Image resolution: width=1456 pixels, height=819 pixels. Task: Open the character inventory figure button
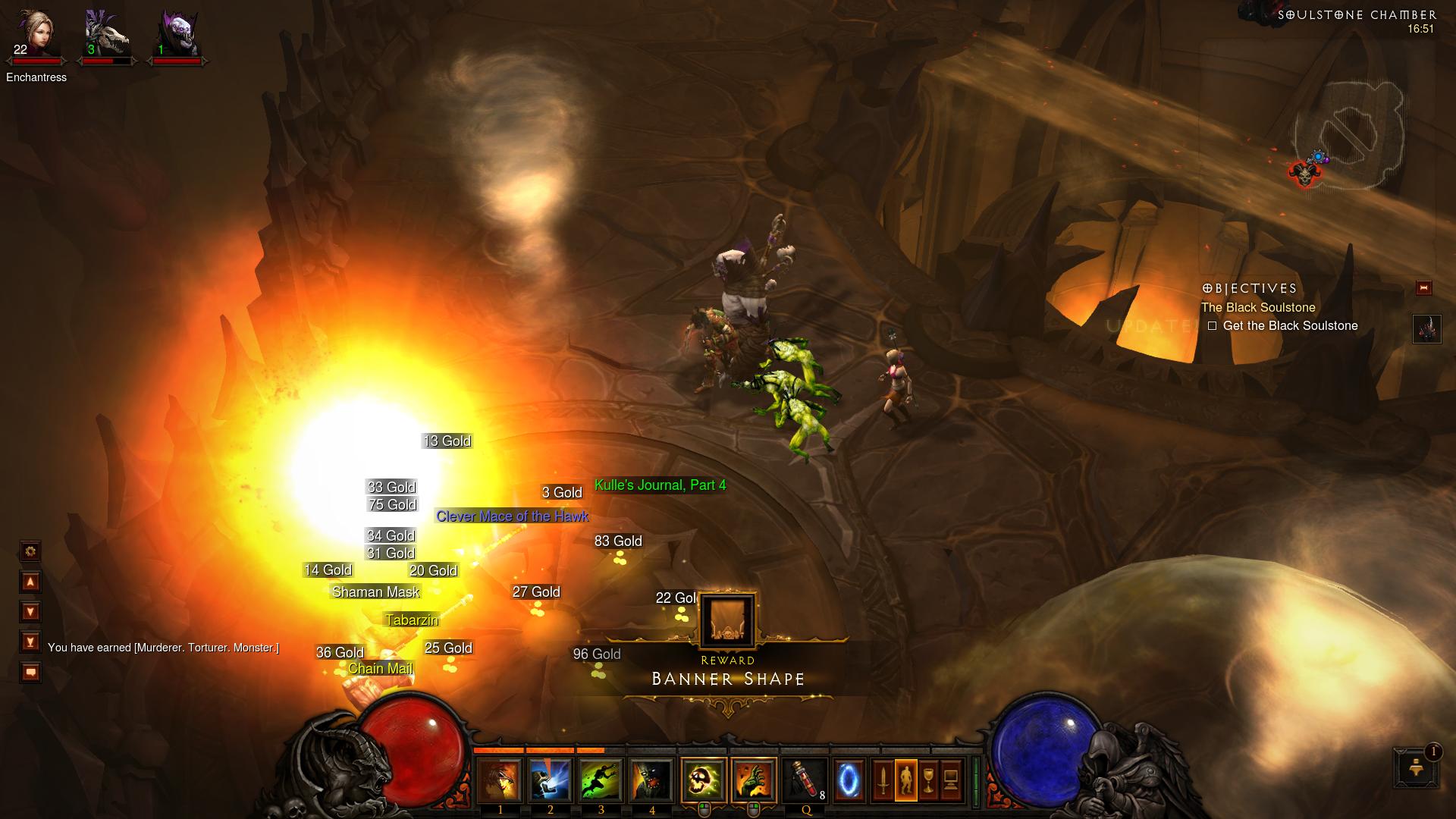[905, 780]
